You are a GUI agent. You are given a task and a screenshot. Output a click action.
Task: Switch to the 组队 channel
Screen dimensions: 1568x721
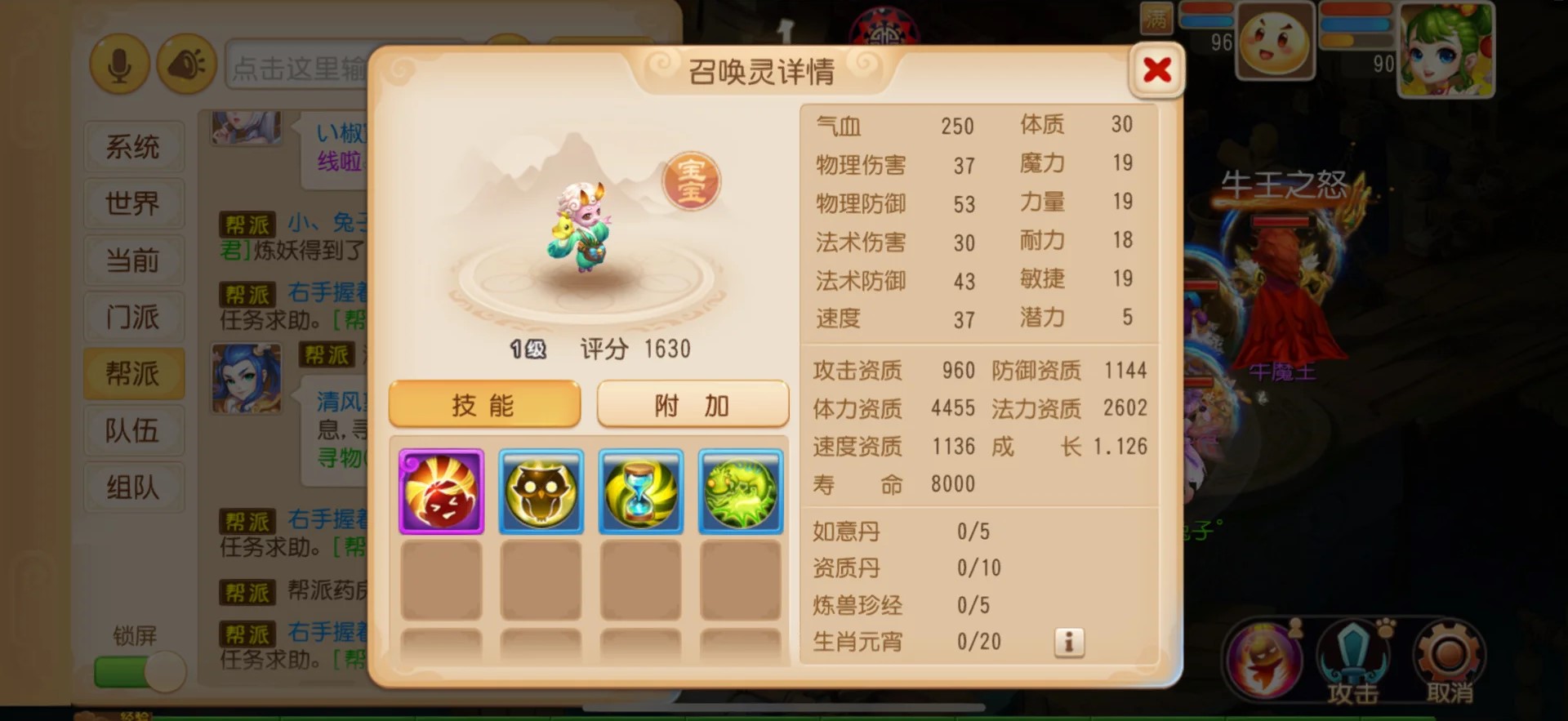[133, 487]
